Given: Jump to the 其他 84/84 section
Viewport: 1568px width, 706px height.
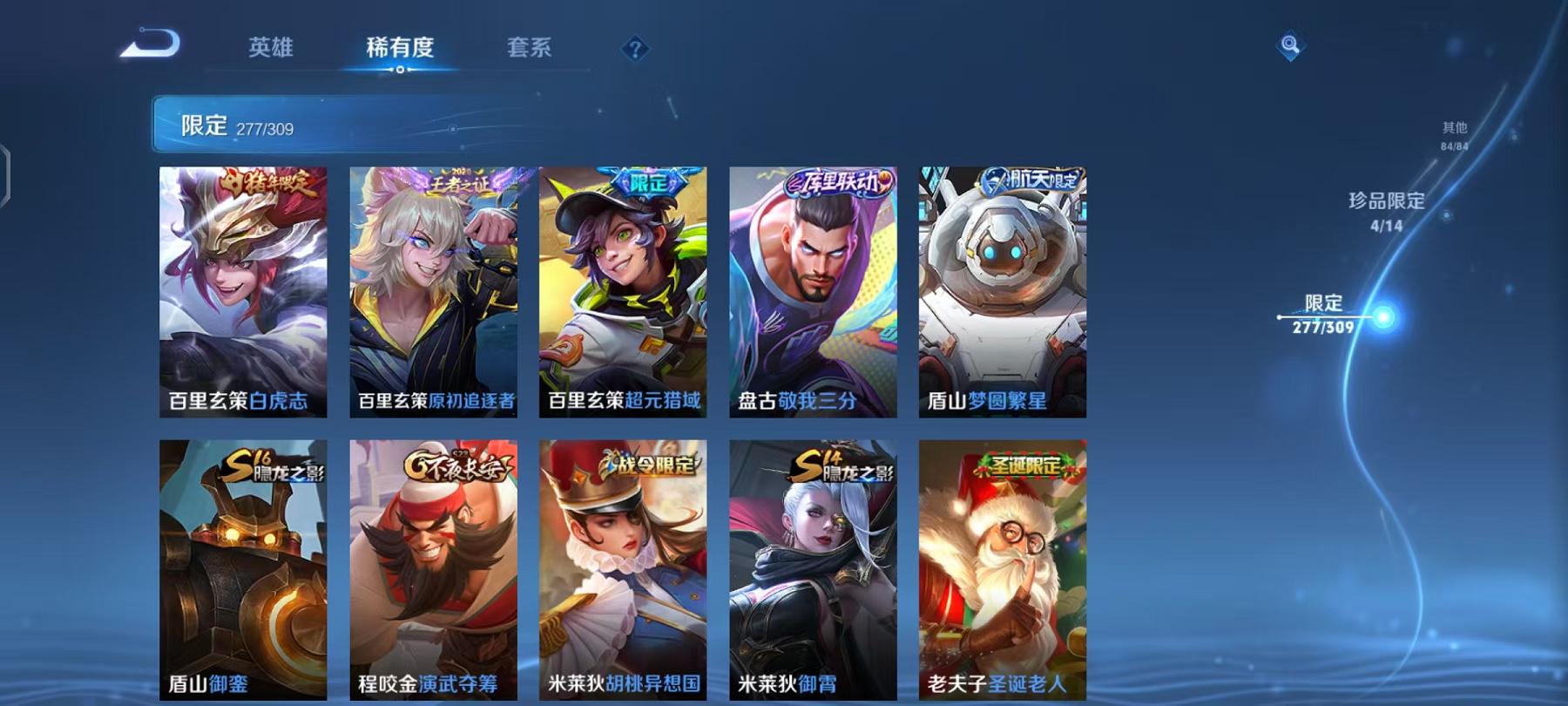Looking at the screenshot, I should [x=1453, y=131].
